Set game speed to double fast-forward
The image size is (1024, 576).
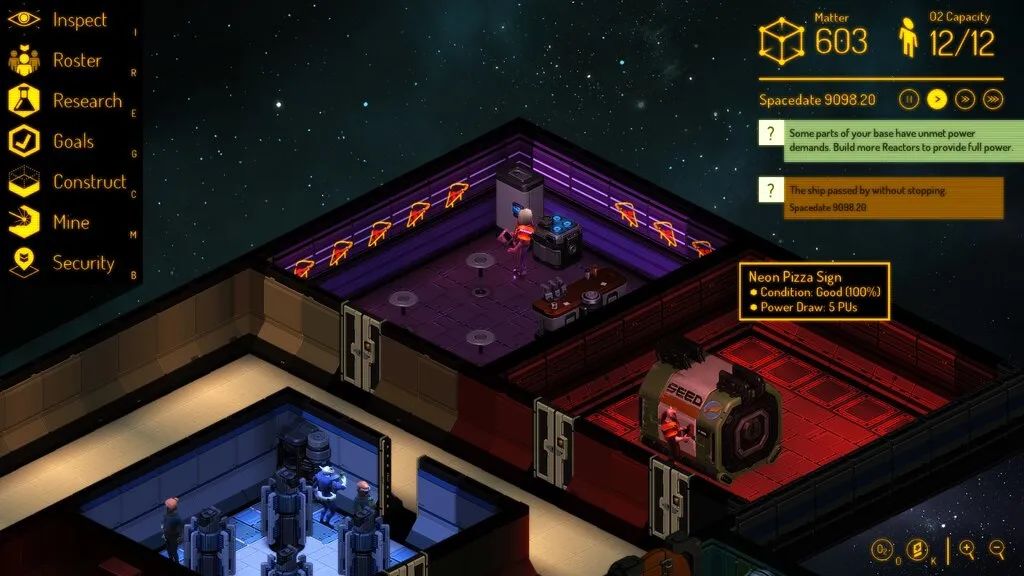pos(965,99)
